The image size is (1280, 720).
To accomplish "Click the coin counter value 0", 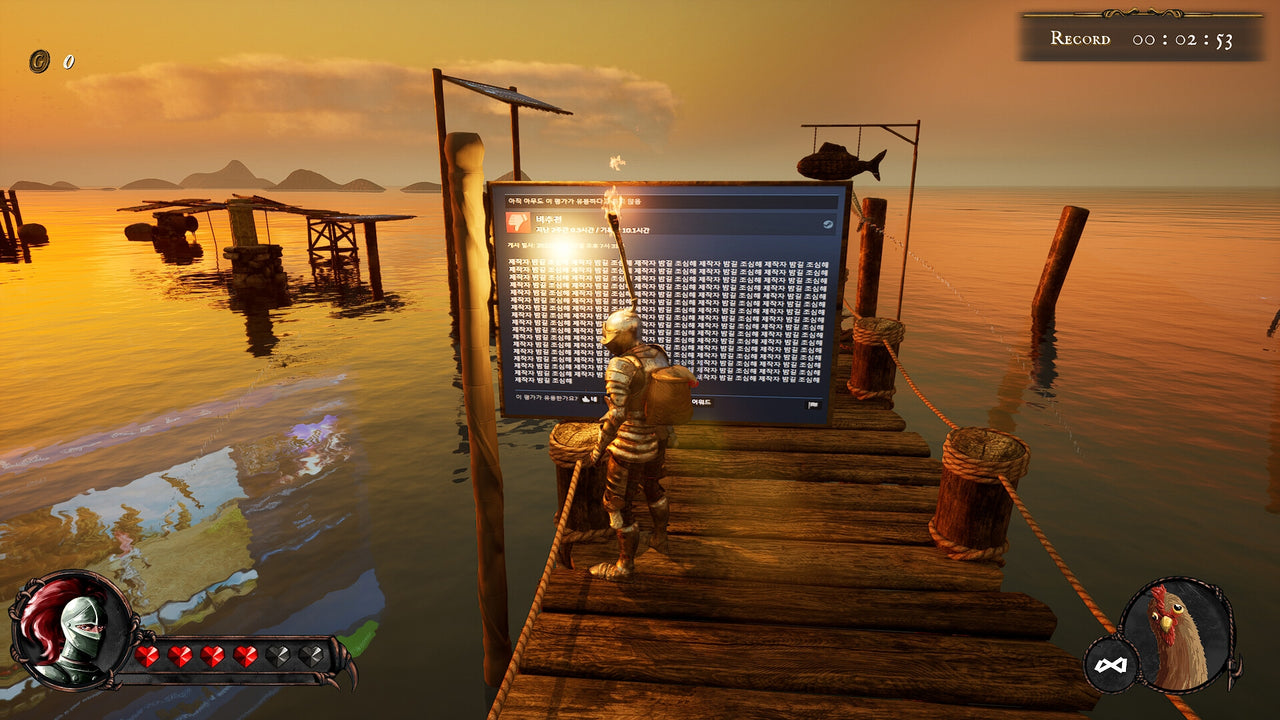I will (68, 60).
